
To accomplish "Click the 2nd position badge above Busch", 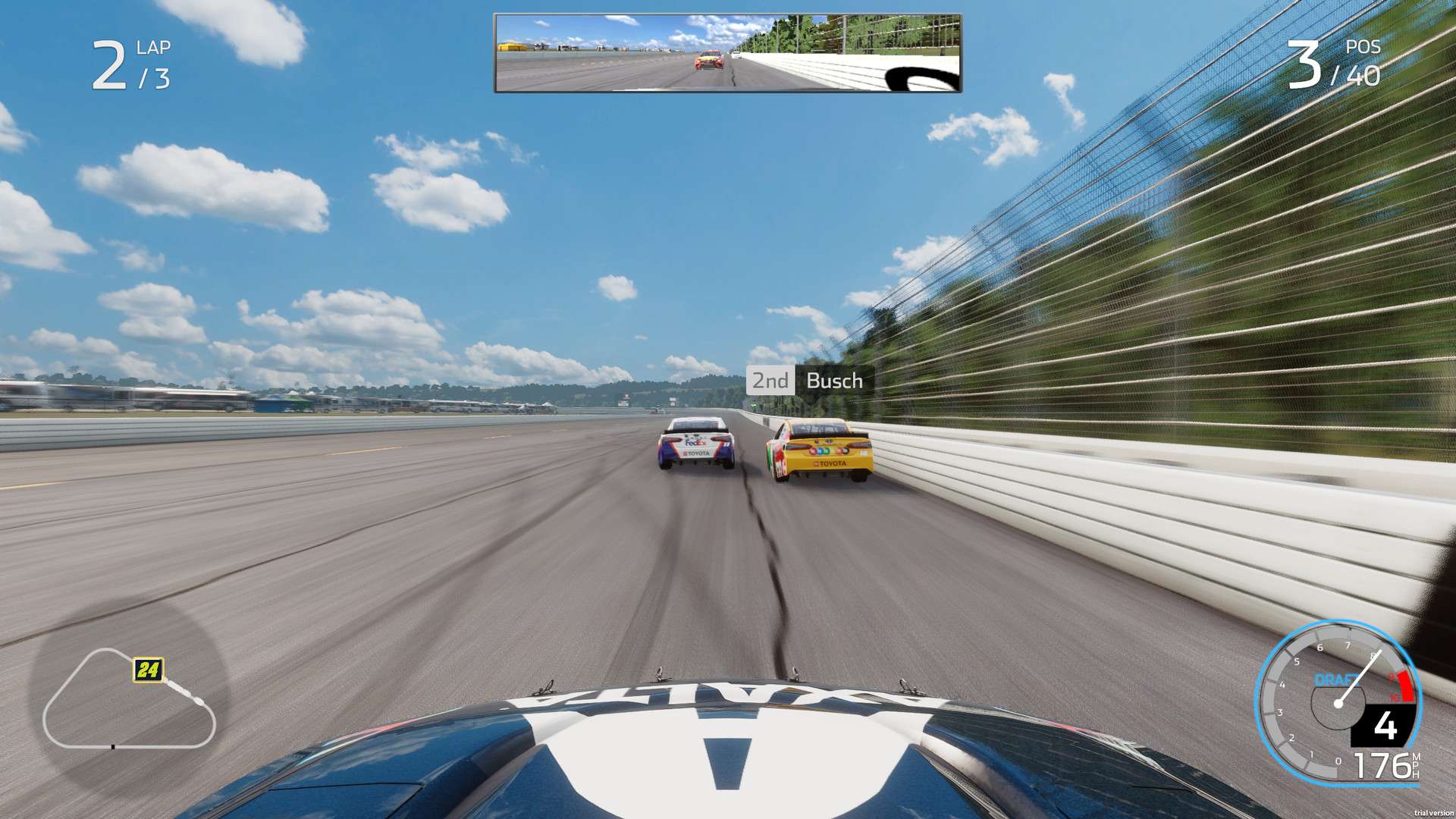I will [770, 381].
